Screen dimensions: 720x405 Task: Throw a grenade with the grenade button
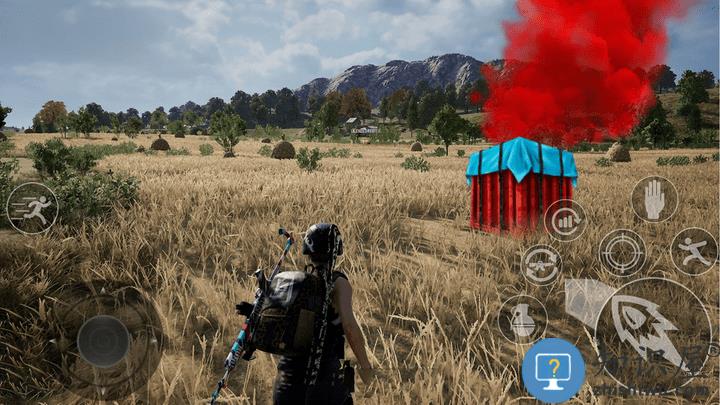522,319
